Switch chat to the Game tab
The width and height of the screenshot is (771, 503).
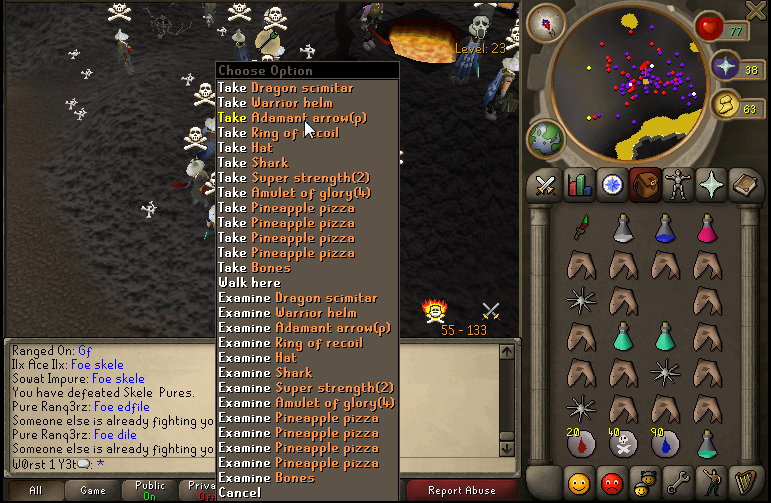pyautogui.click(x=93, y=491)
